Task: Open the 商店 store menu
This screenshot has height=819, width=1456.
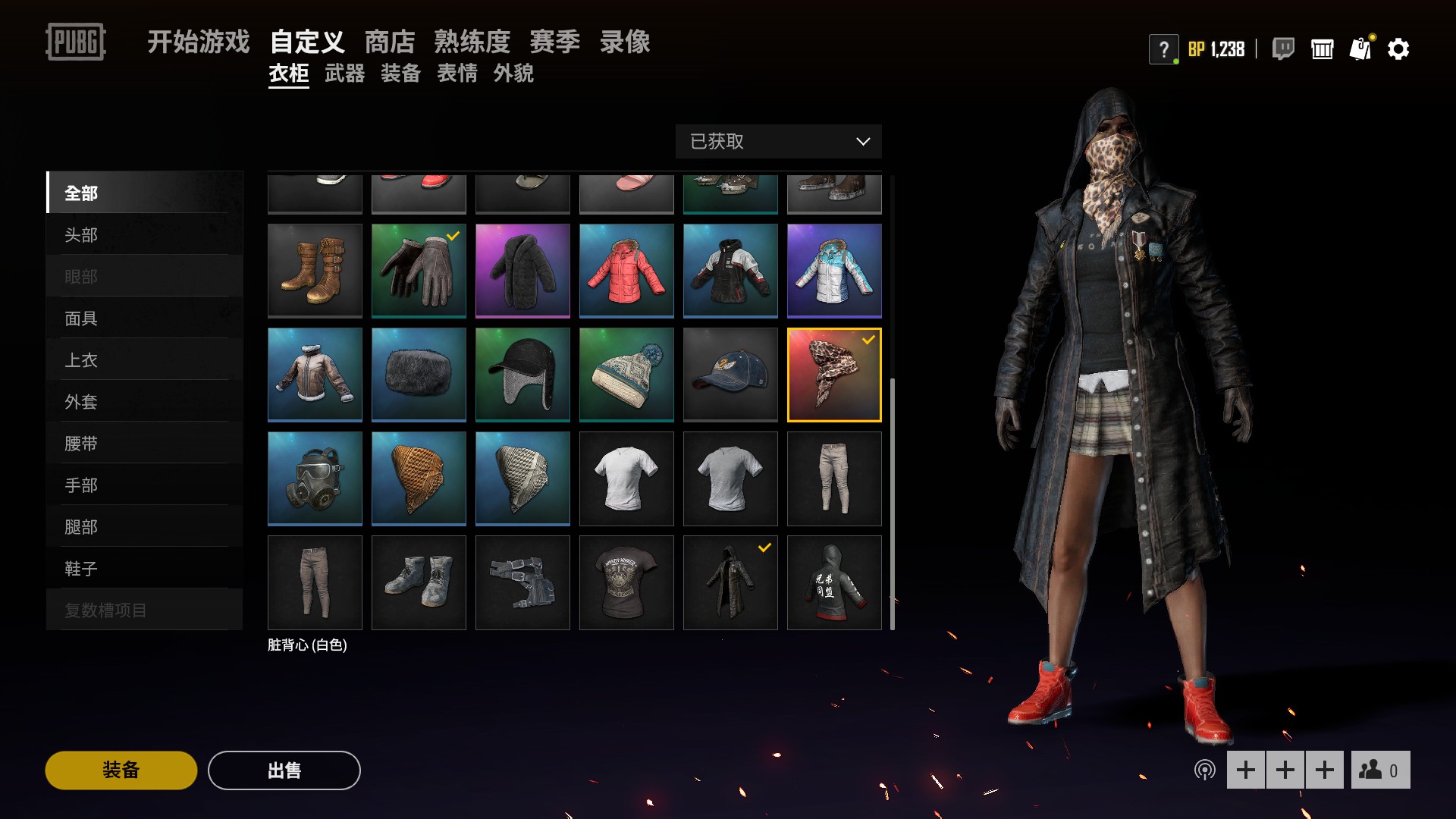Action: coord(390,42)
